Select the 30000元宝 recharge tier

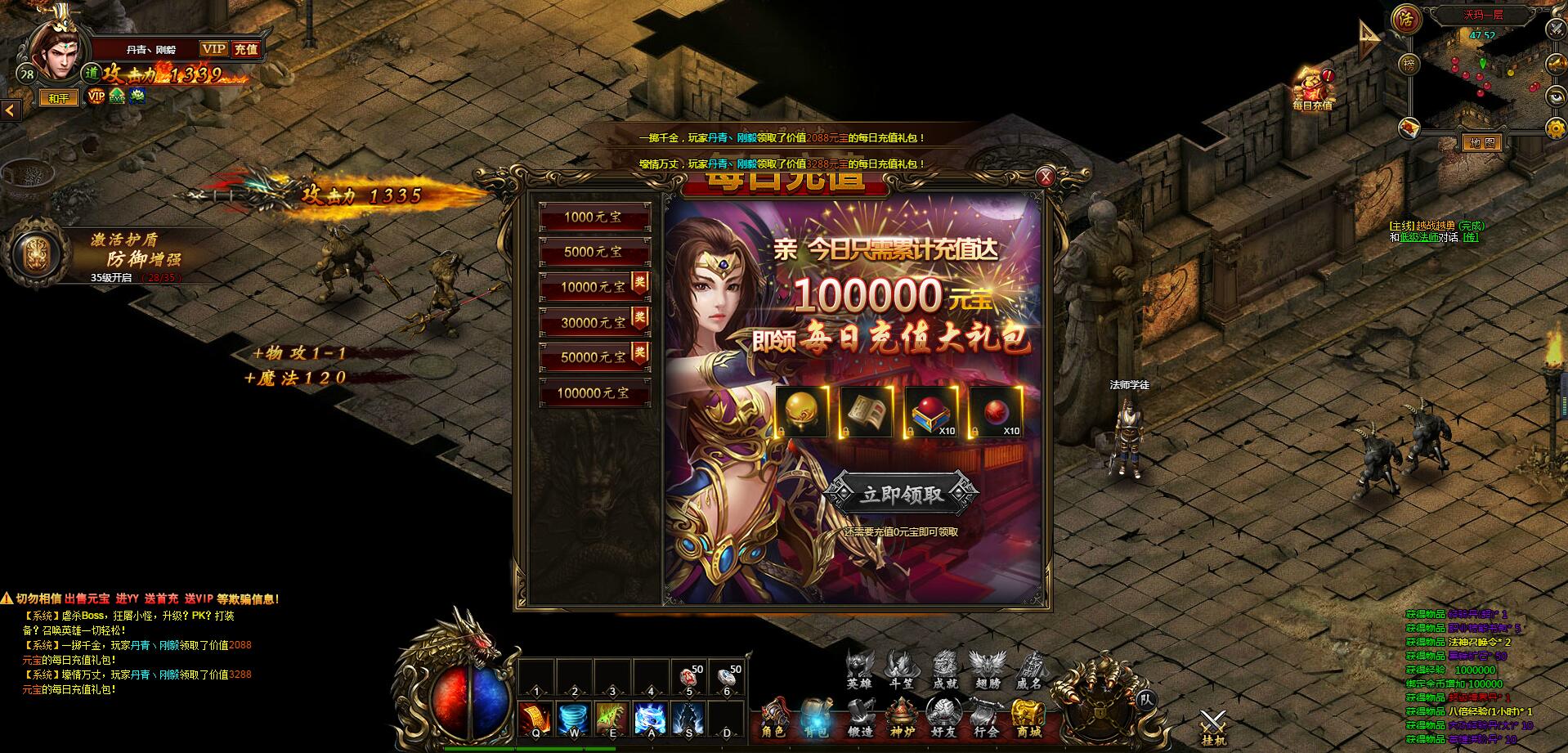click(594, 323)
